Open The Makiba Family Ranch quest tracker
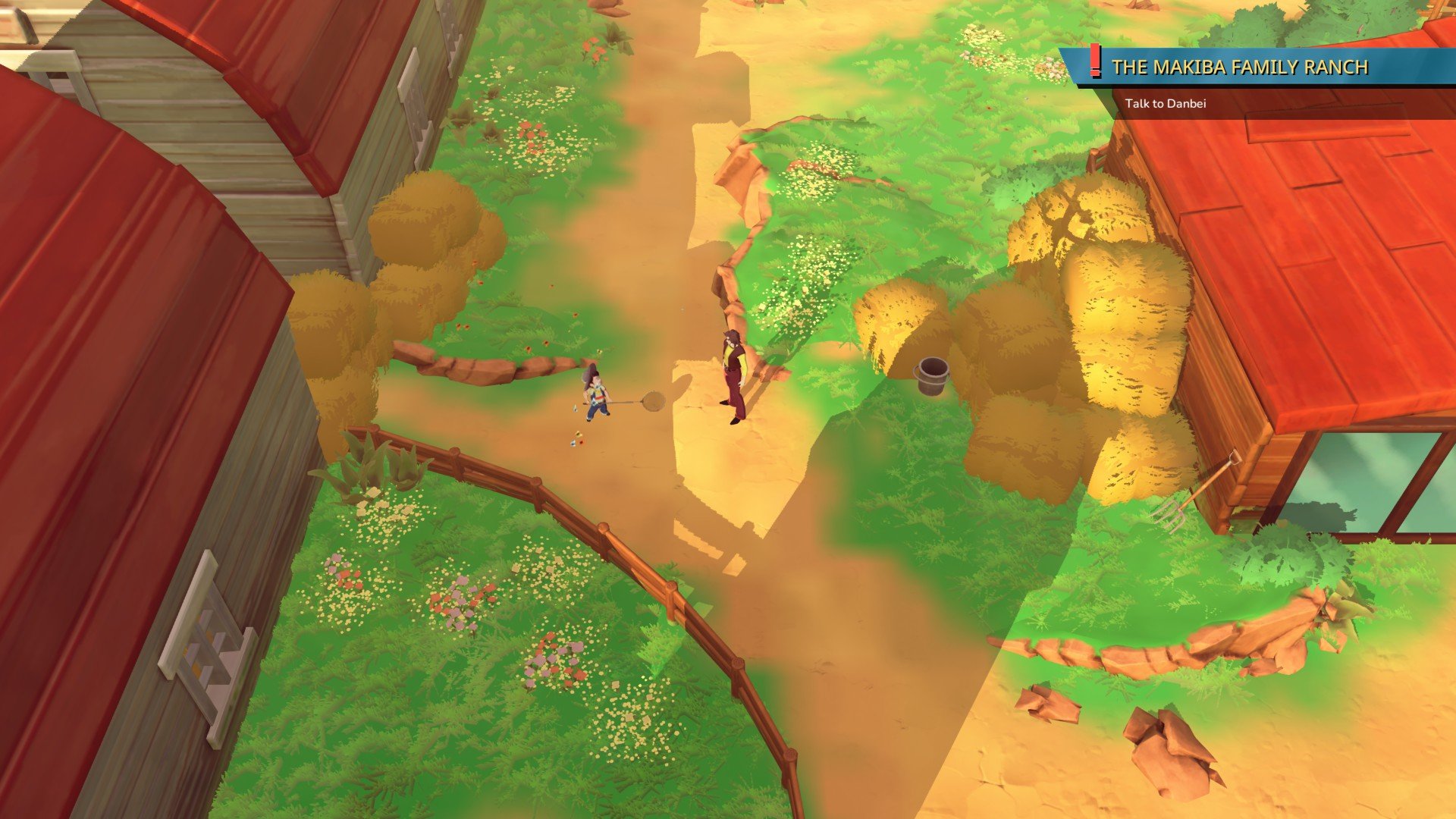1456x819 pixels. (x=1239, y=67)
